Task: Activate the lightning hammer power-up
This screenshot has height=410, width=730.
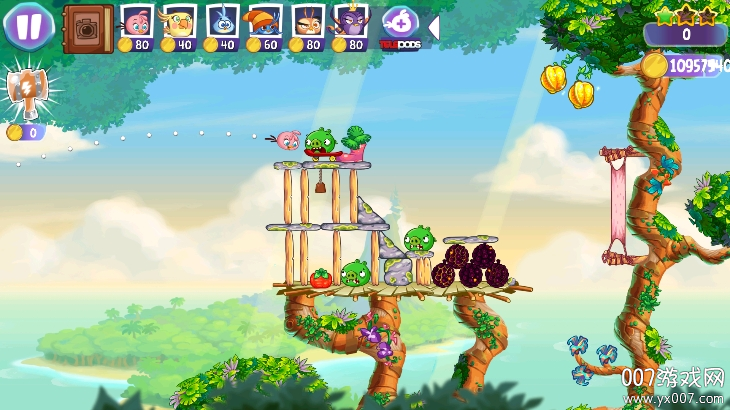Action: (x=24, y=92)
